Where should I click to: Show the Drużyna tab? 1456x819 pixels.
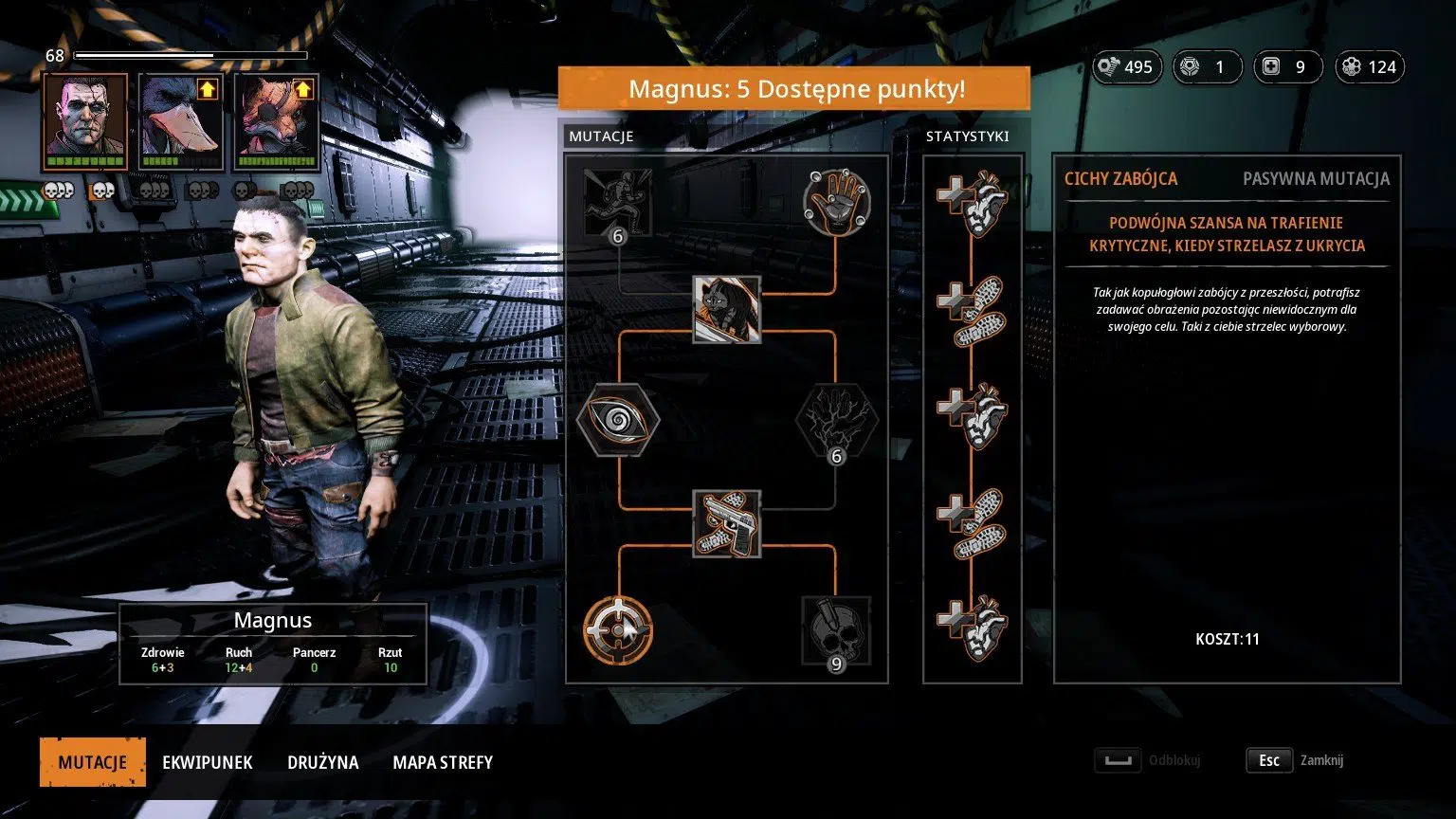click(x=323, y=762)
